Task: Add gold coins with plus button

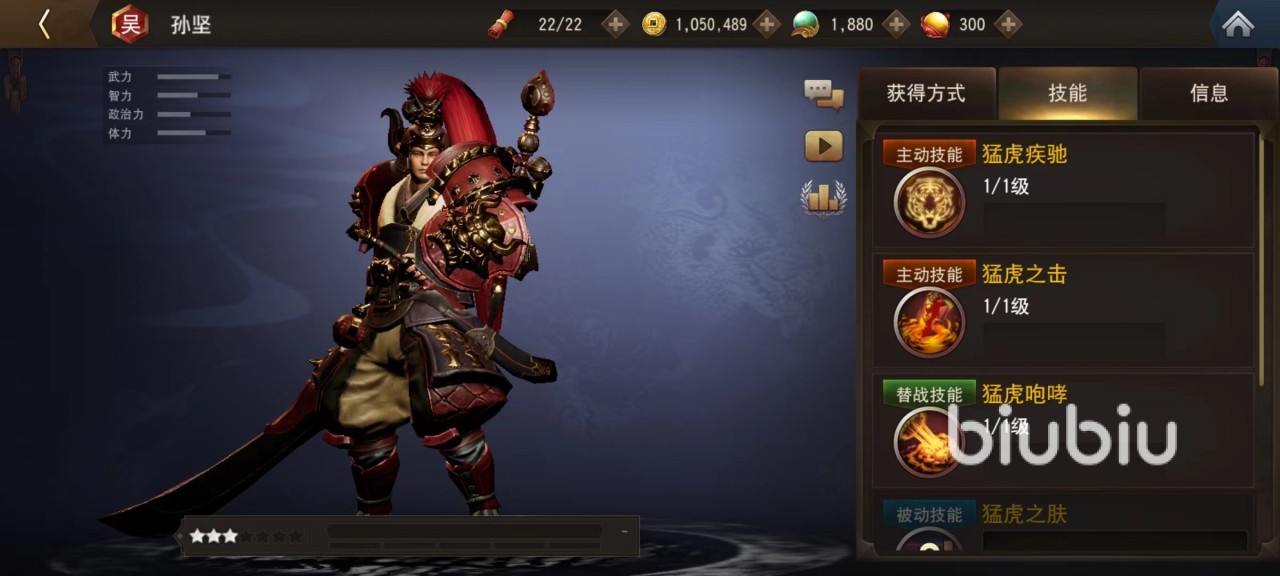Action: [x=766, y=24]
